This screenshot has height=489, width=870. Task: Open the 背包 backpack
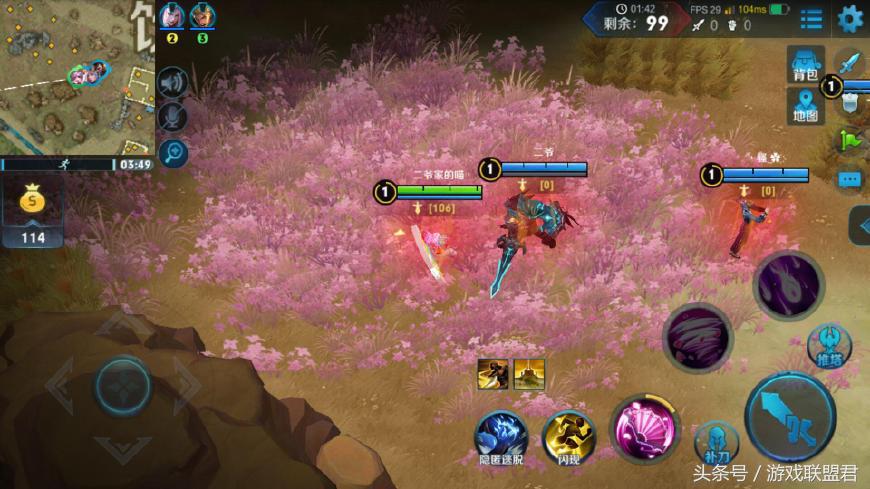point(806,64)
